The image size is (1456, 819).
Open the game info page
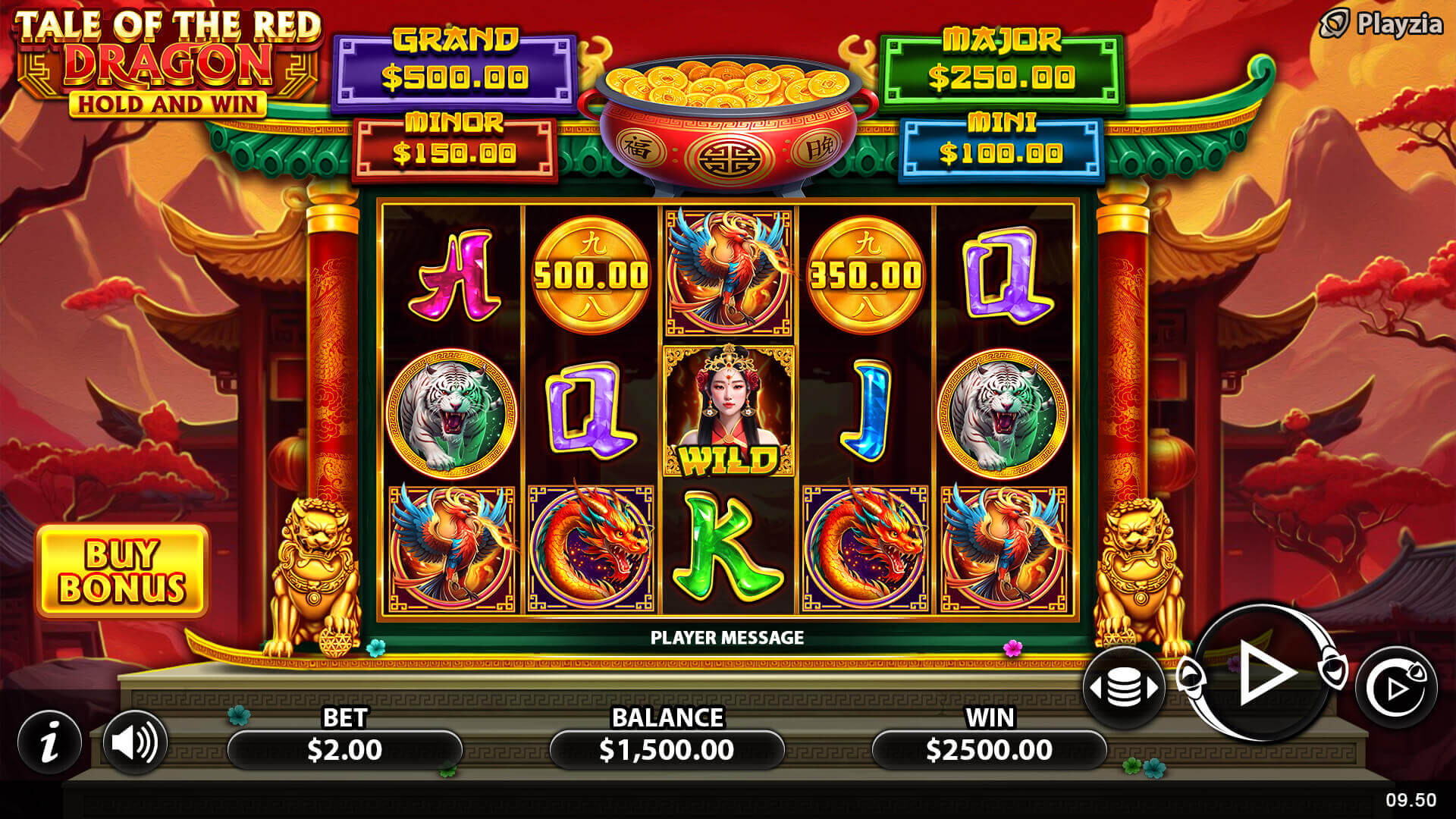click(x=50, y=742)
